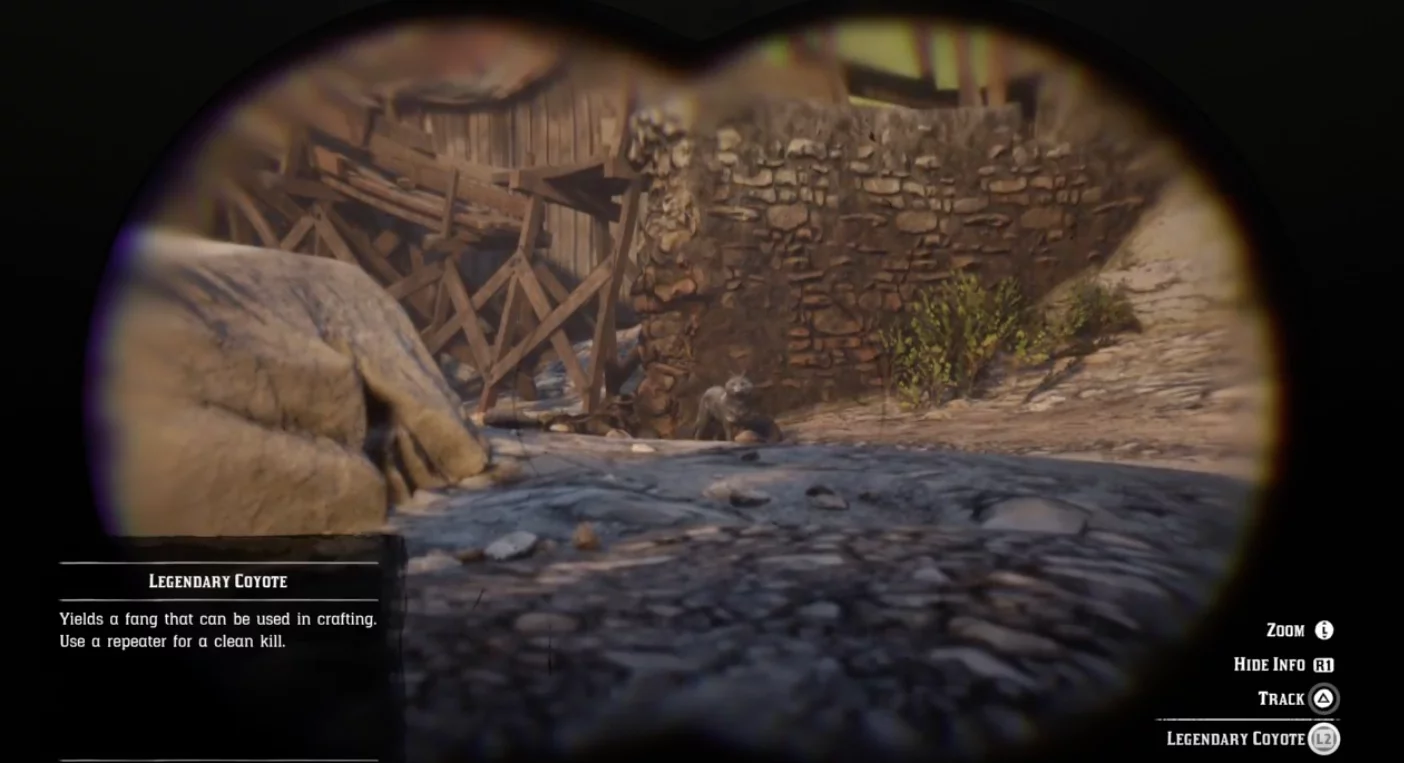Select the Legendary Coyote title header
Viewport: 1404px width, 763px height.
[x=219, y=581]
